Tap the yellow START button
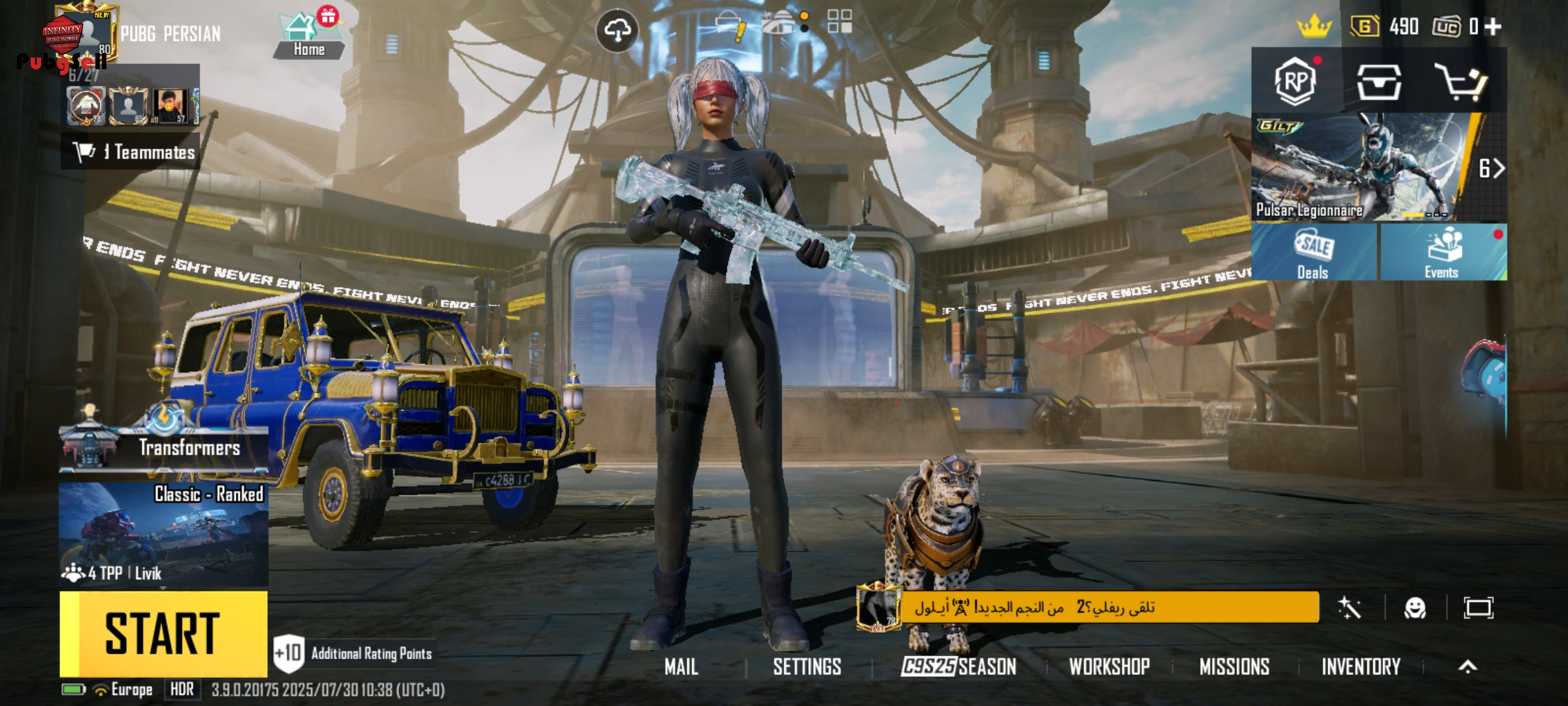Image resolution: width=1568 pixels, height=706 pixels. pos(163,633)
